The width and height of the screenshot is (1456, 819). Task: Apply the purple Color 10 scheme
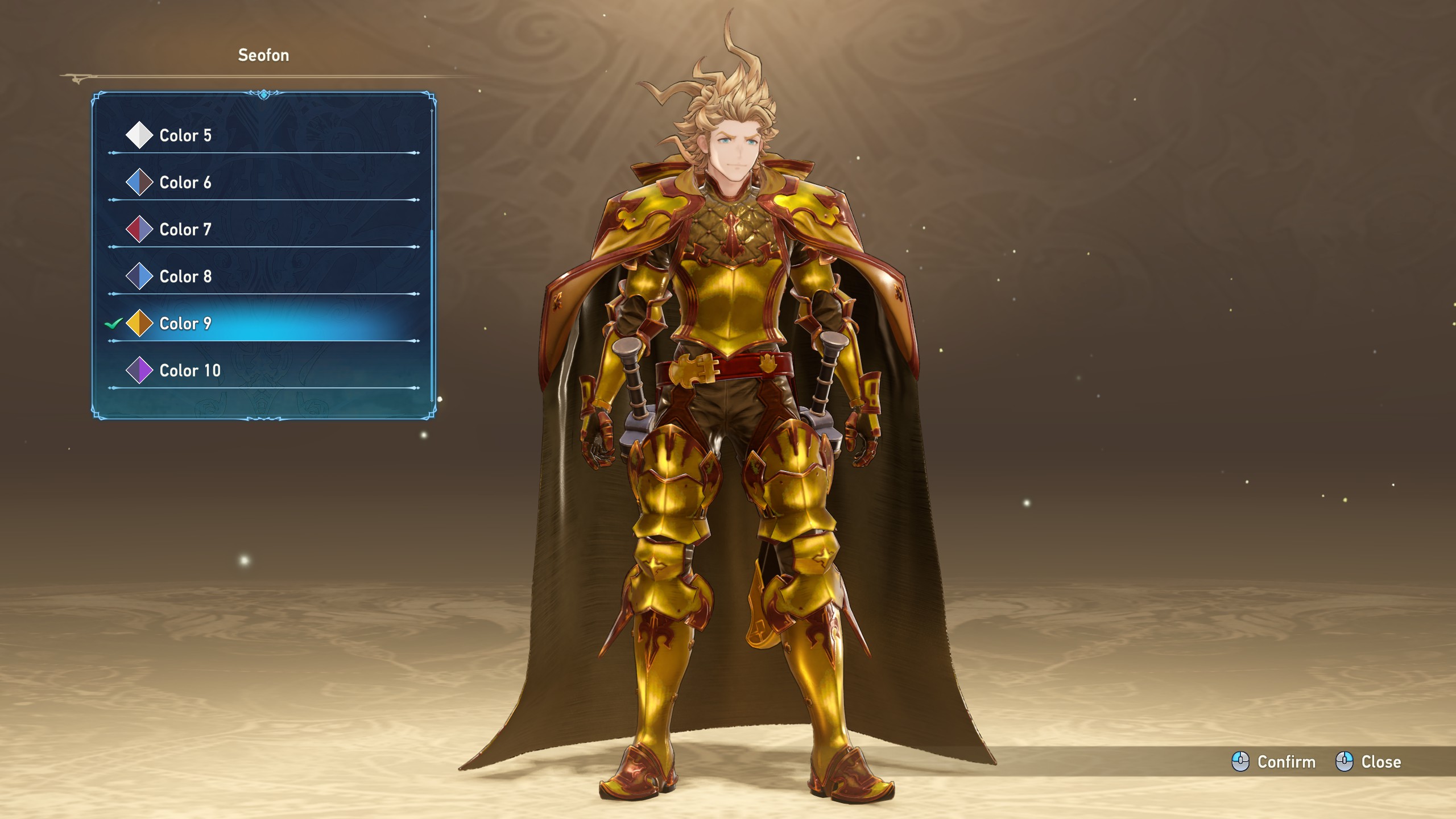coord(189,371)
